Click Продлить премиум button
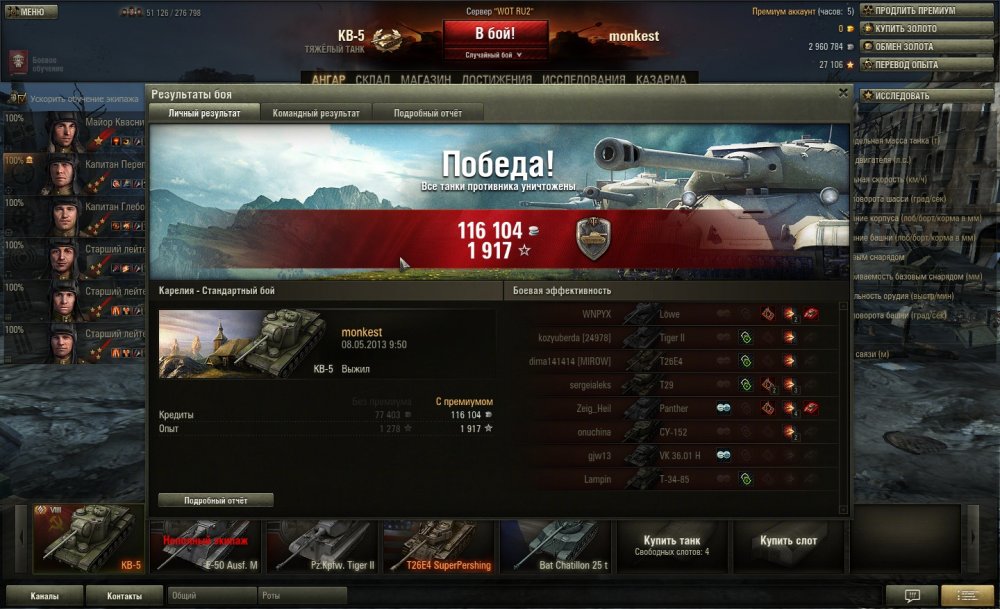 pos(926,10)
